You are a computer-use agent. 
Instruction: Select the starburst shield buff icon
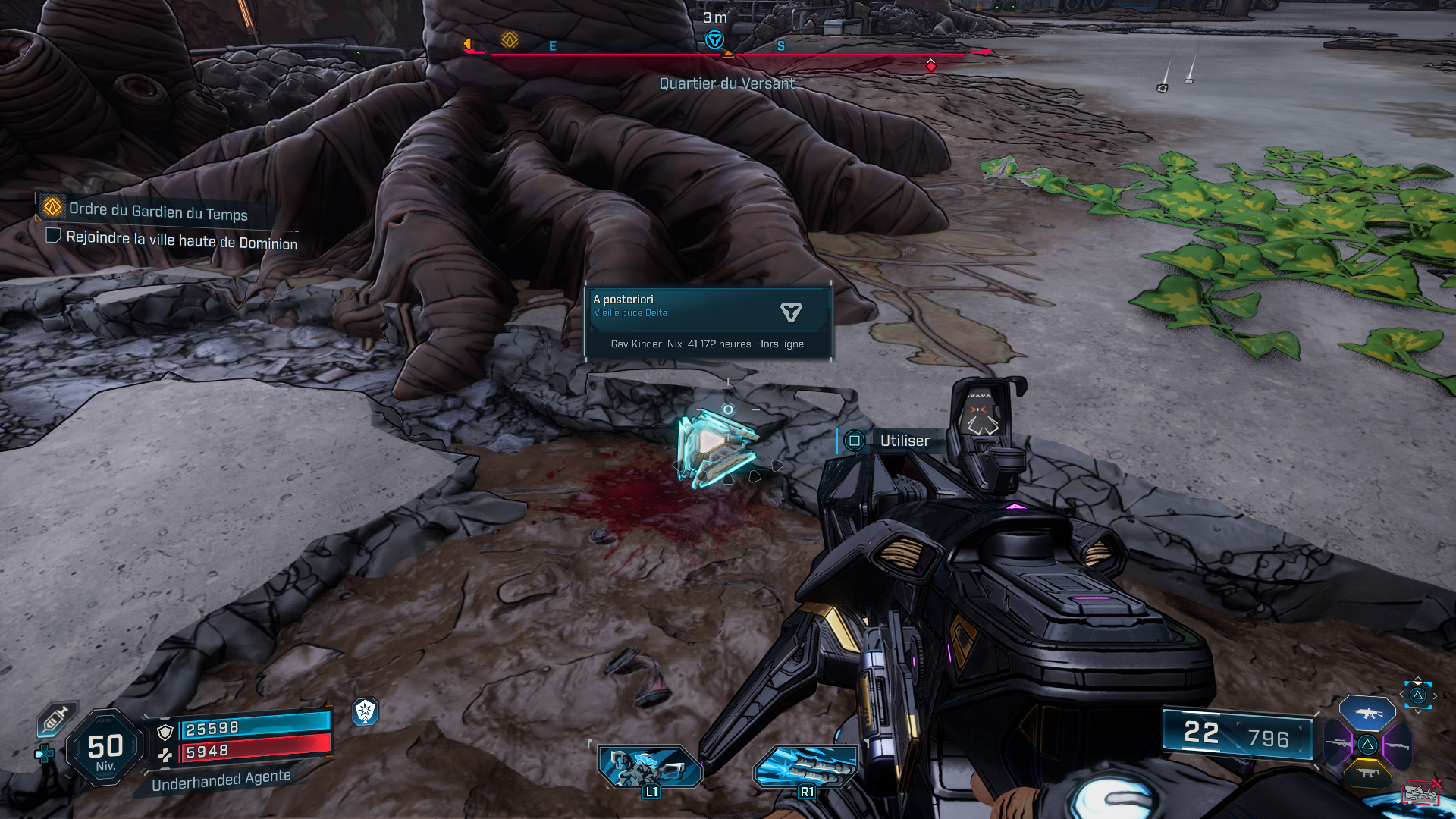pos(366,711)
